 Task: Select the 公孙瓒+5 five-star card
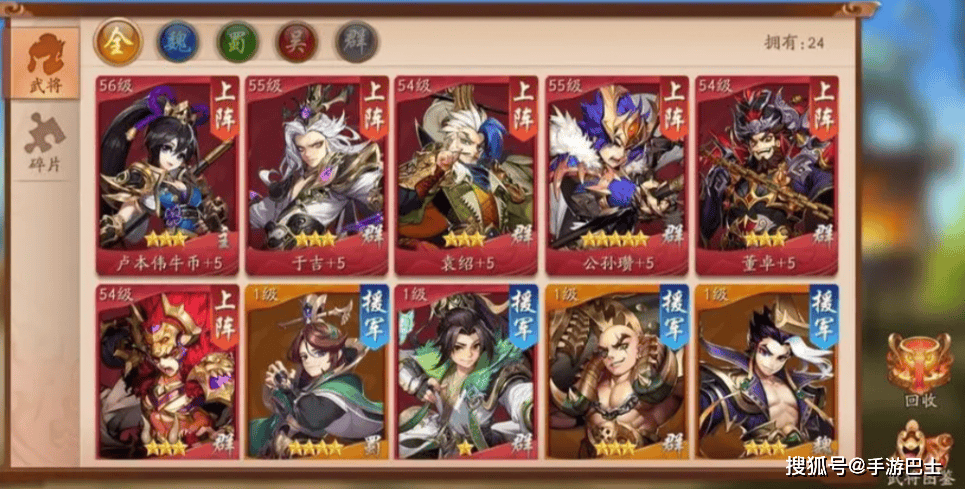click(x=616, y=175)
